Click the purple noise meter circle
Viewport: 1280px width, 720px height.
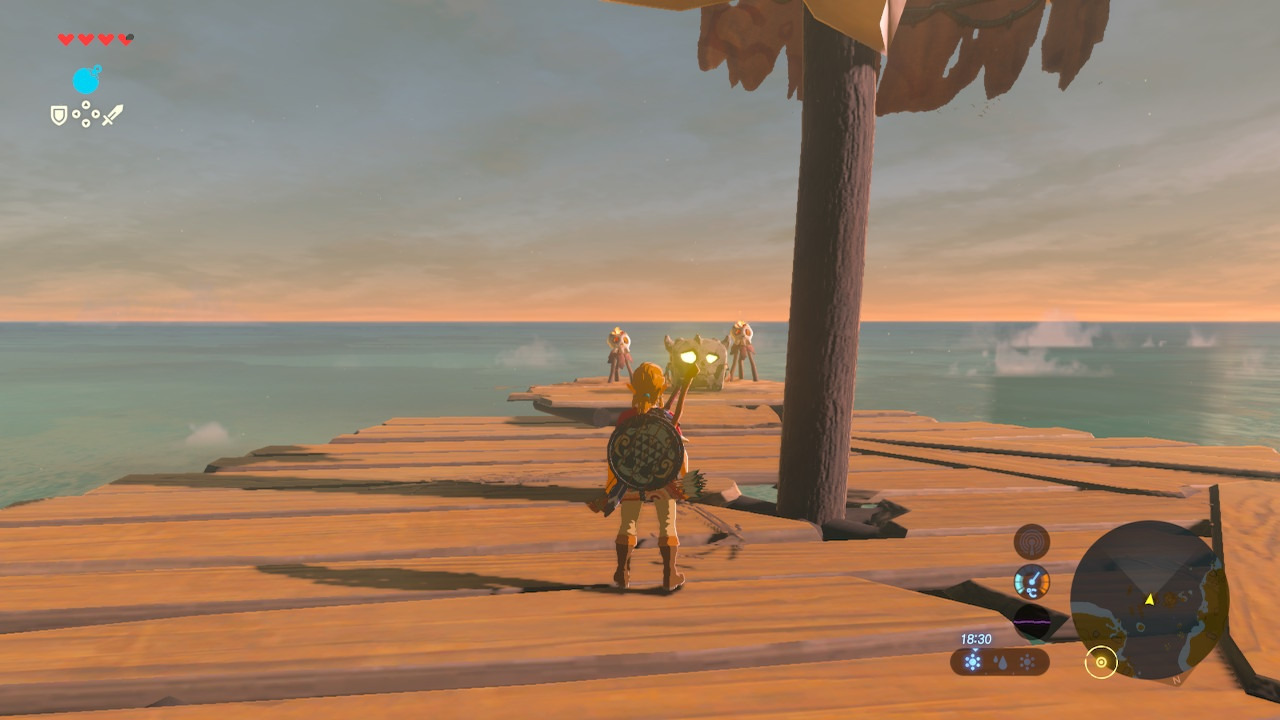pyautogui.click(x=1031, y=622)
